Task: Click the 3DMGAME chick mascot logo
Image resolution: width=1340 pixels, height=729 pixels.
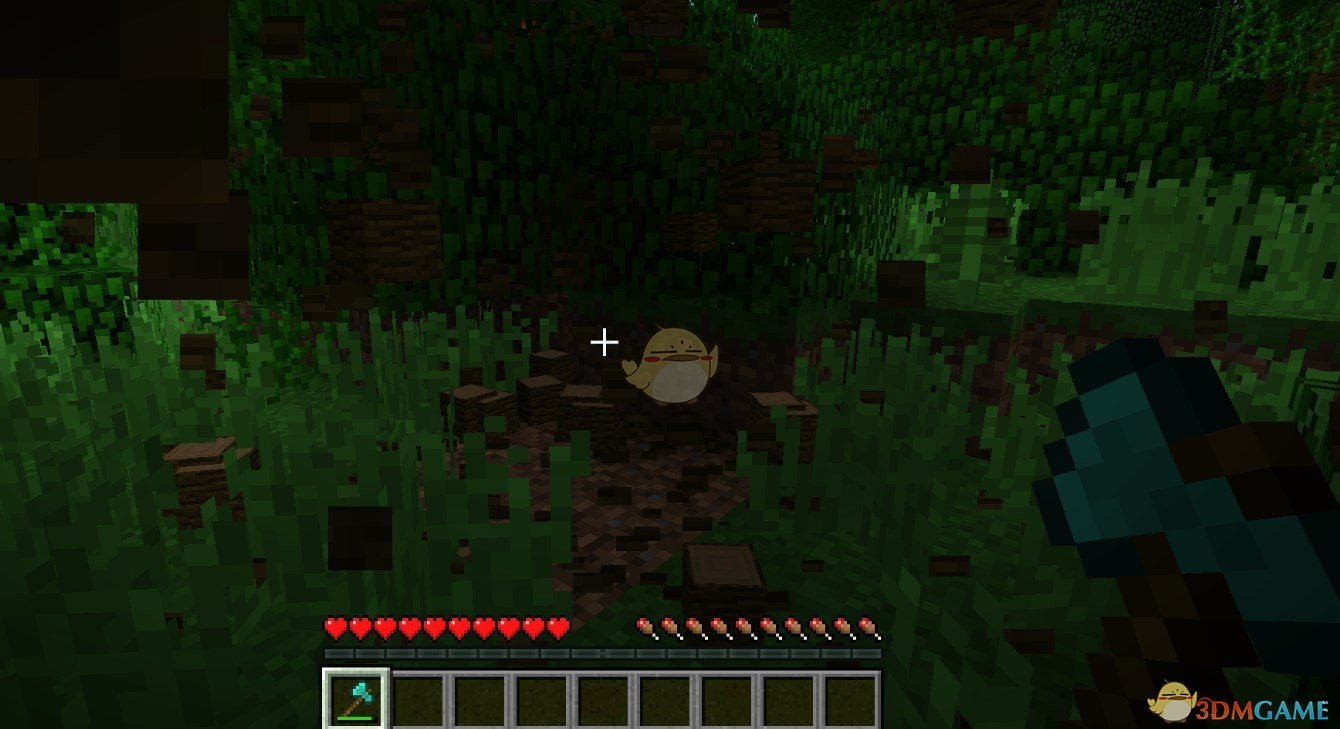Action: 1173,704
